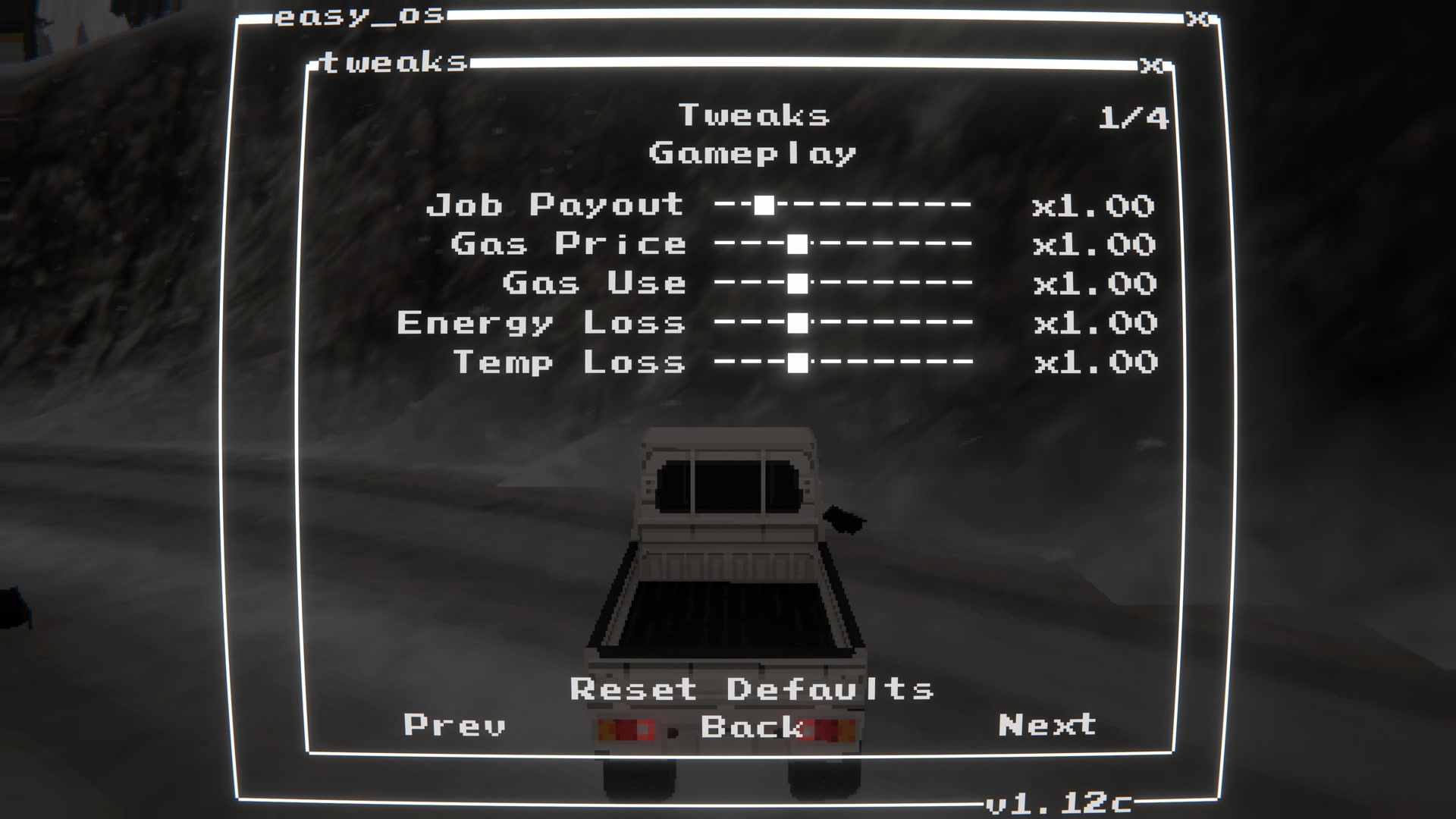
Task: Close the tweaks window with its x button
Action: tap(1152, 64)
